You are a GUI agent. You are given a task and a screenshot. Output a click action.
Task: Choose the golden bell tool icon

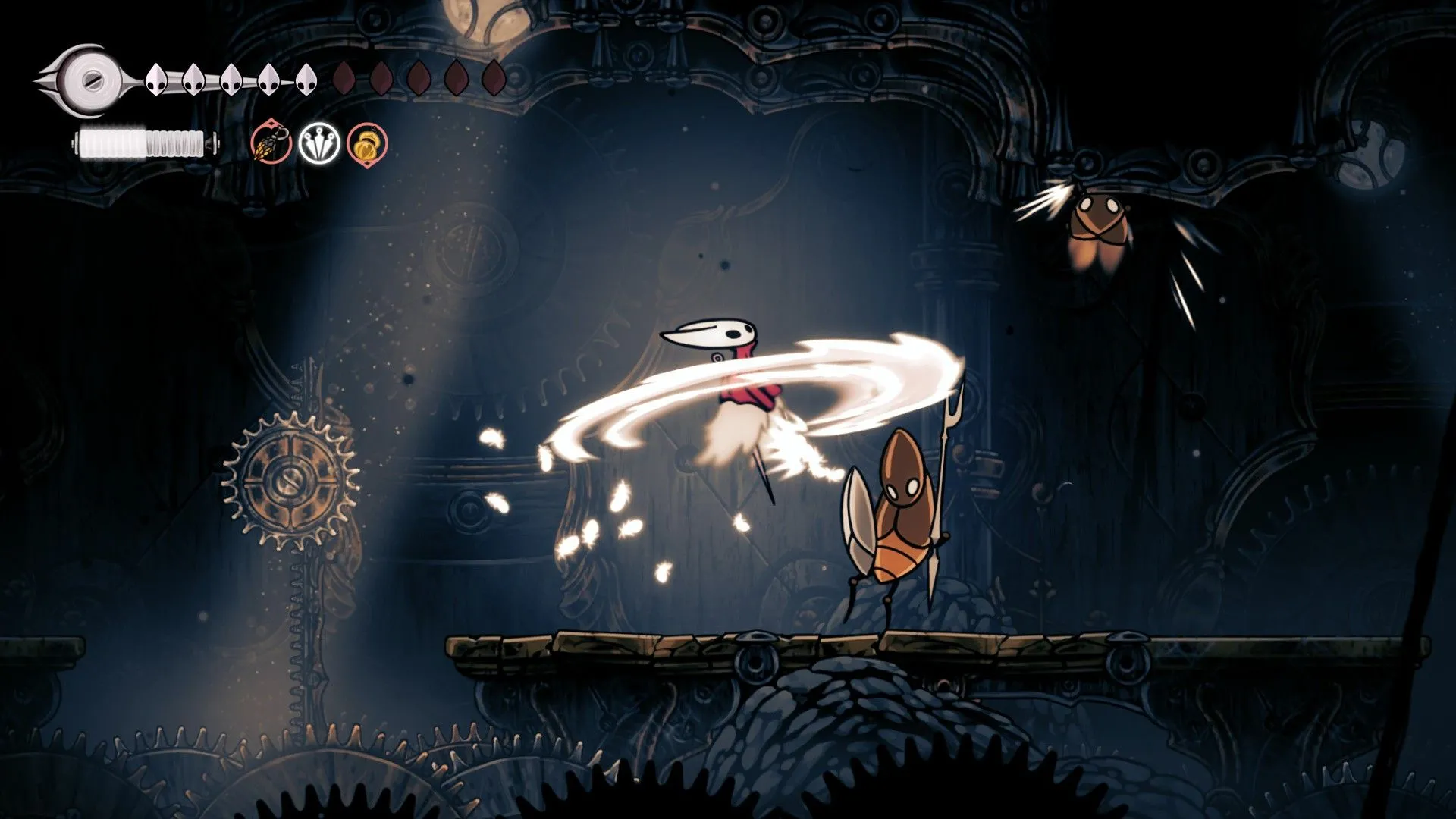[368, 143]
